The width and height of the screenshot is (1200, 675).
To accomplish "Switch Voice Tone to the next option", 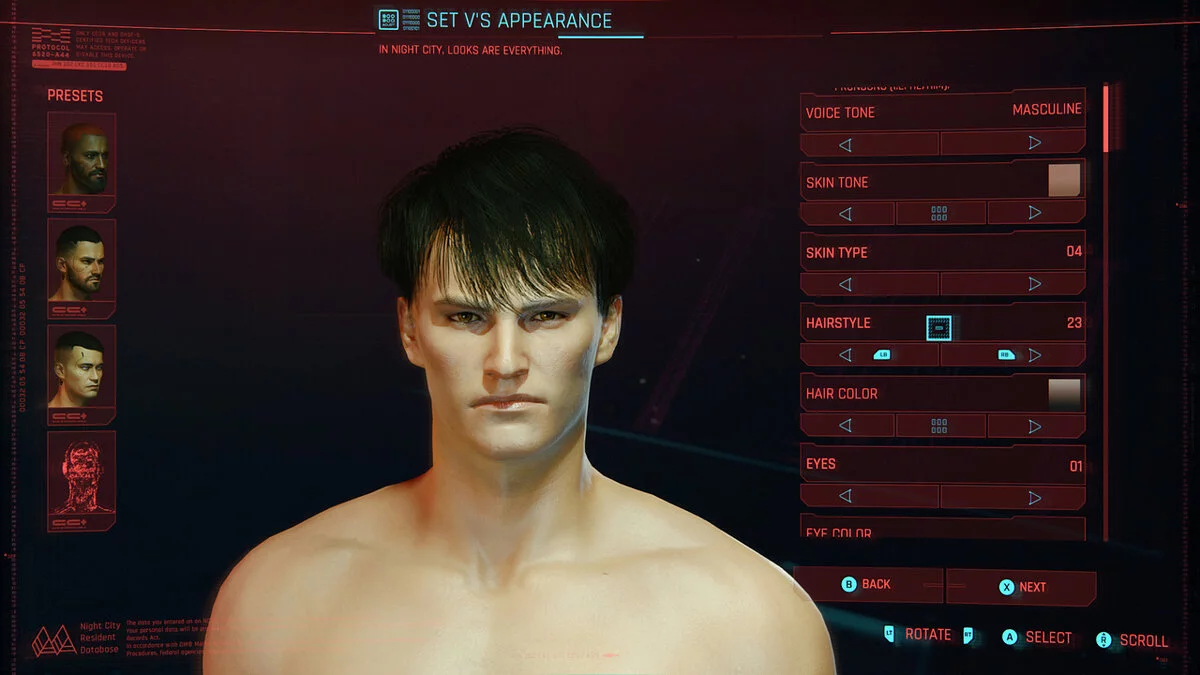I will click(1034, 144).
